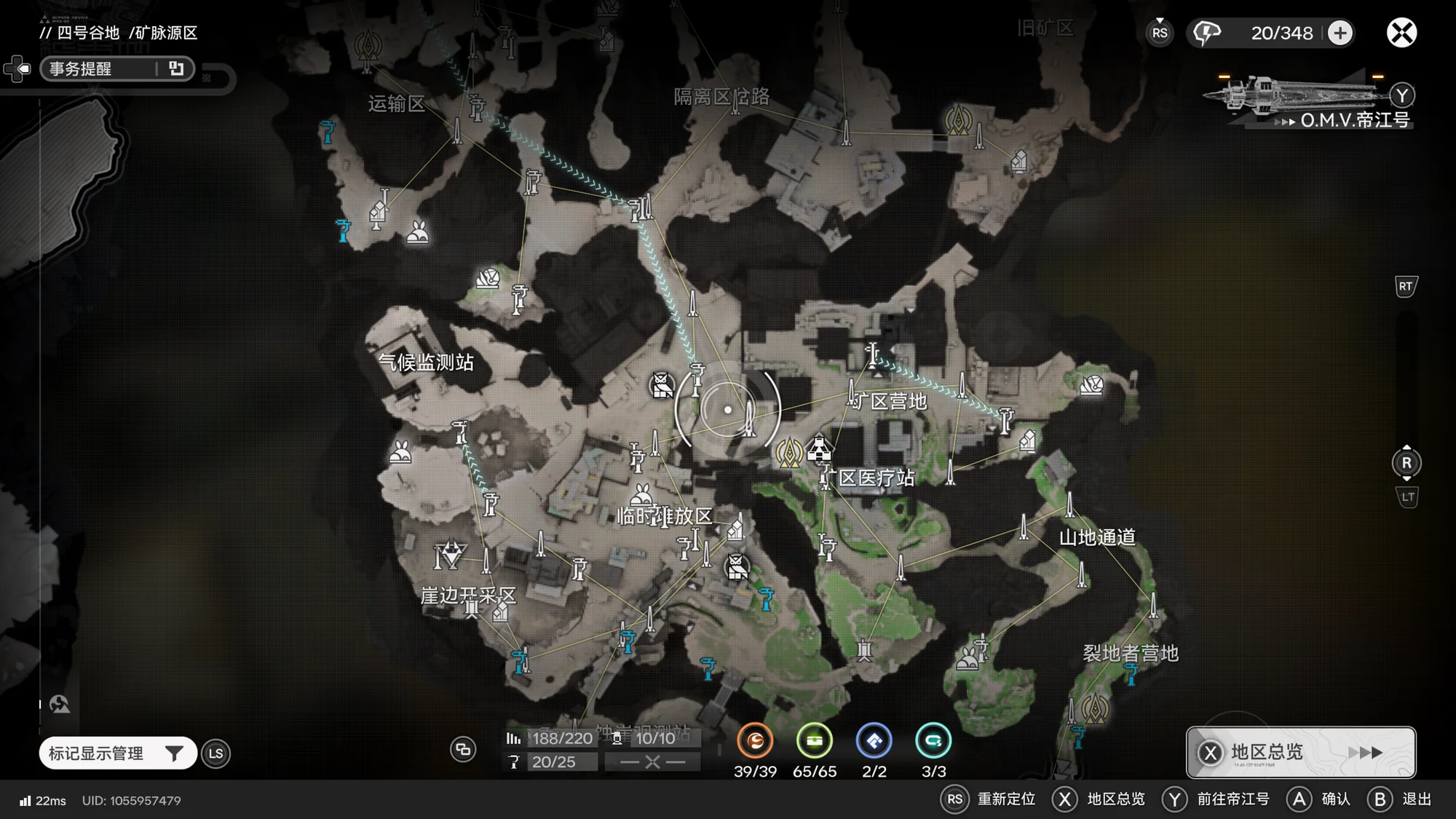
Task: Open 标记显示管理 marker filter
Action: (117, 753)
